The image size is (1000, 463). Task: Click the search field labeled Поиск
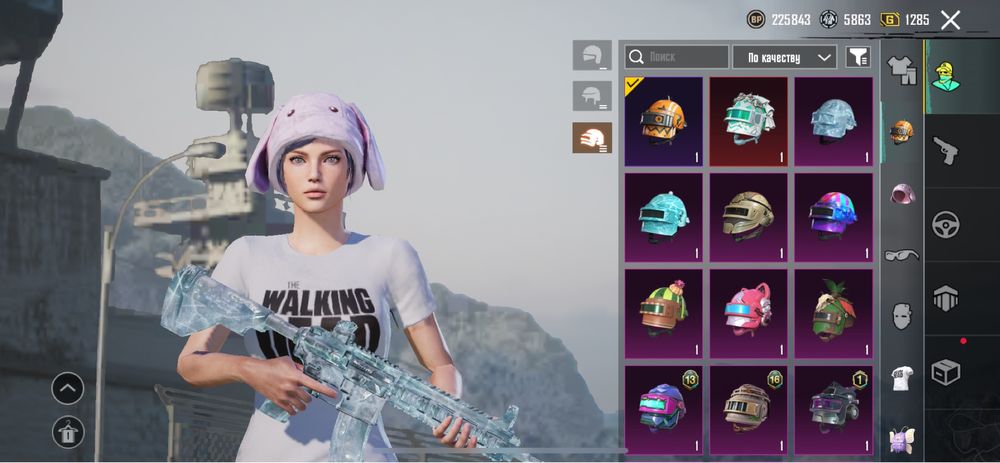pos(677,57)
